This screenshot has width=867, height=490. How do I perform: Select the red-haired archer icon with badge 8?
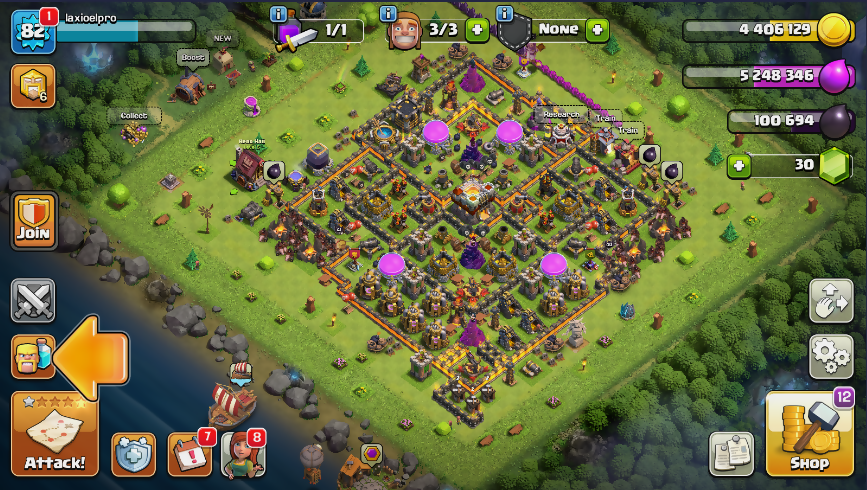point(243,454)
